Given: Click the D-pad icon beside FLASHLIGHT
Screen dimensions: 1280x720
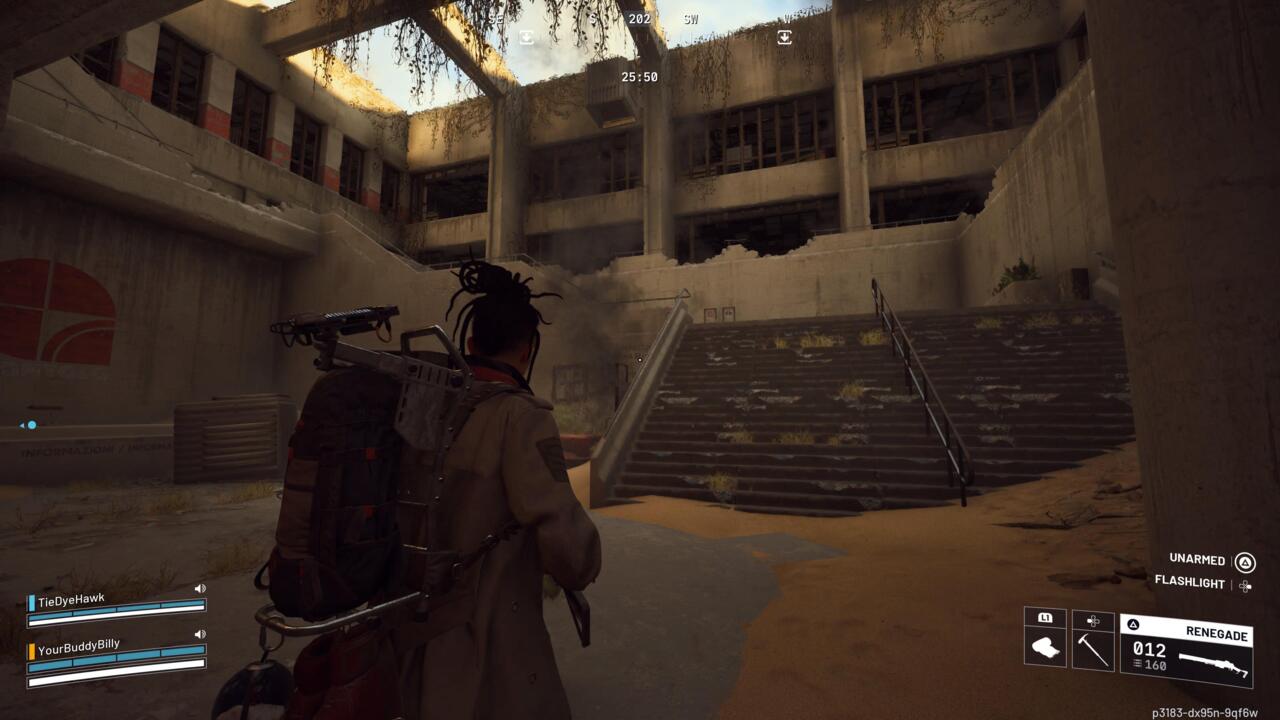Looking at the screenshot, I should tap(1245, 586).
